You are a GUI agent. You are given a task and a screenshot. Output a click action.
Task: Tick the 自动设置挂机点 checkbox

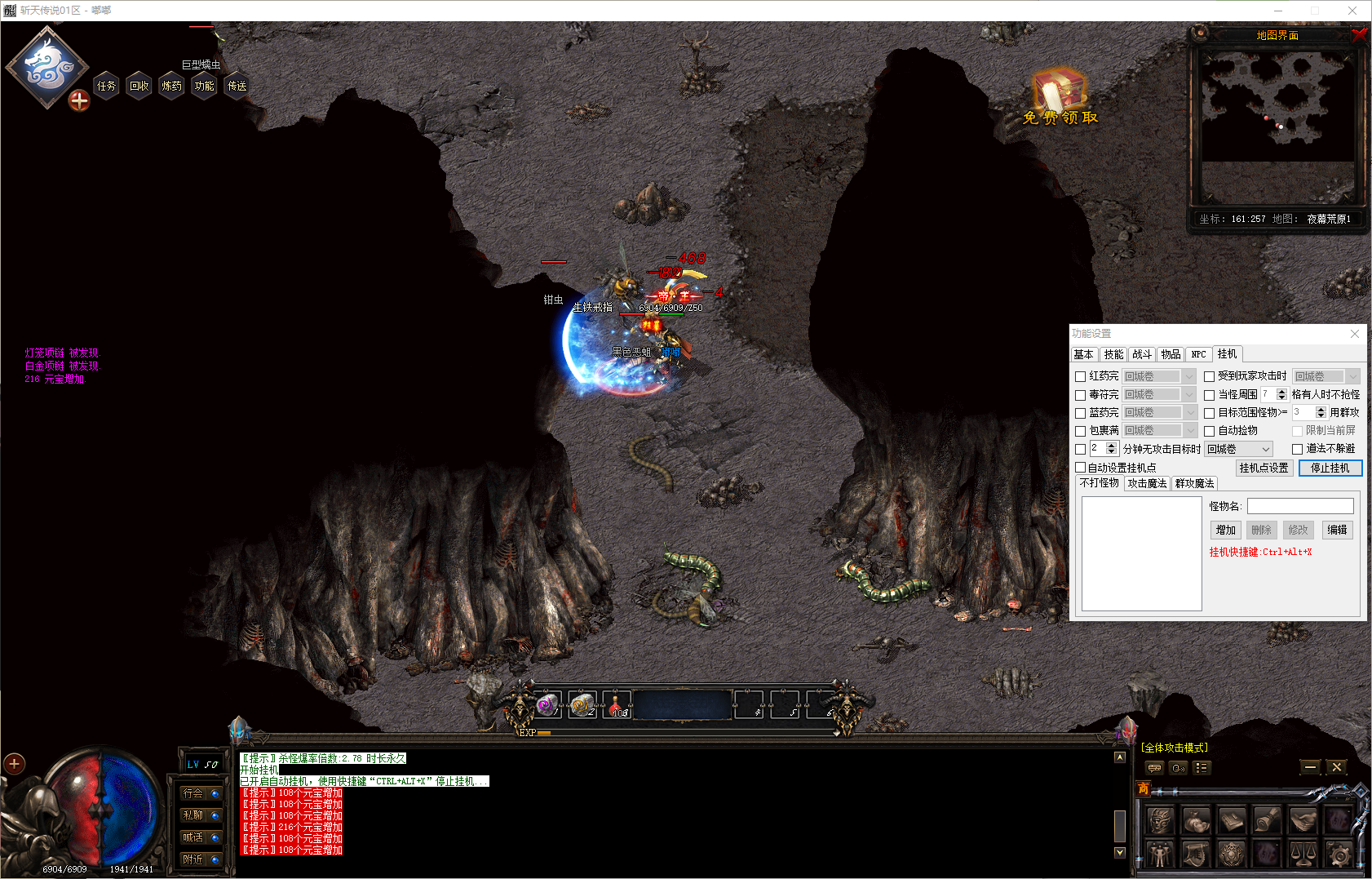pyautogui.click(x=1081, y=468)
